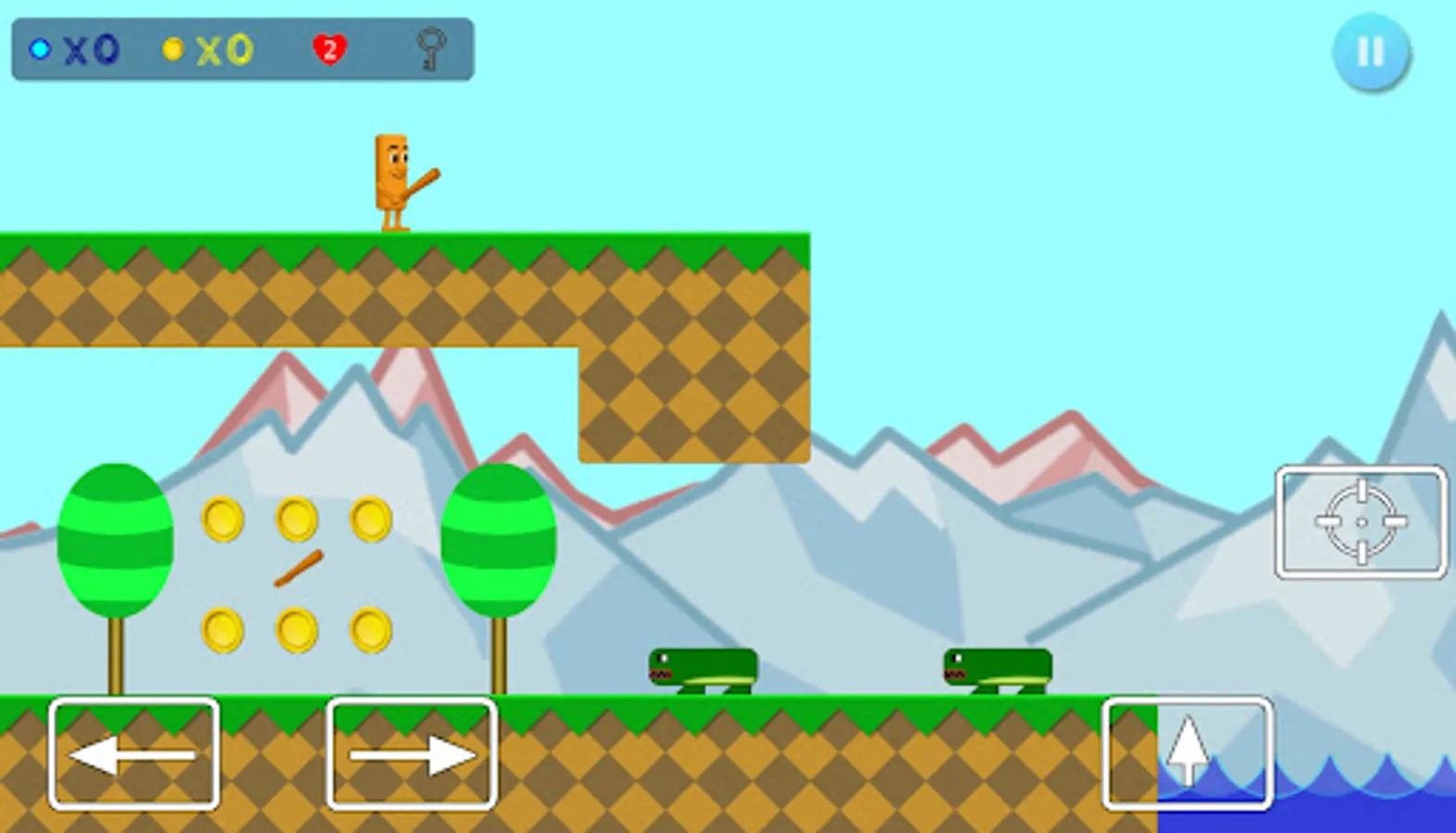Image resolution: width=1456 pixels, height=833 pixels.
Task: Tap the yellow coin counter icon
Action: 172,49
